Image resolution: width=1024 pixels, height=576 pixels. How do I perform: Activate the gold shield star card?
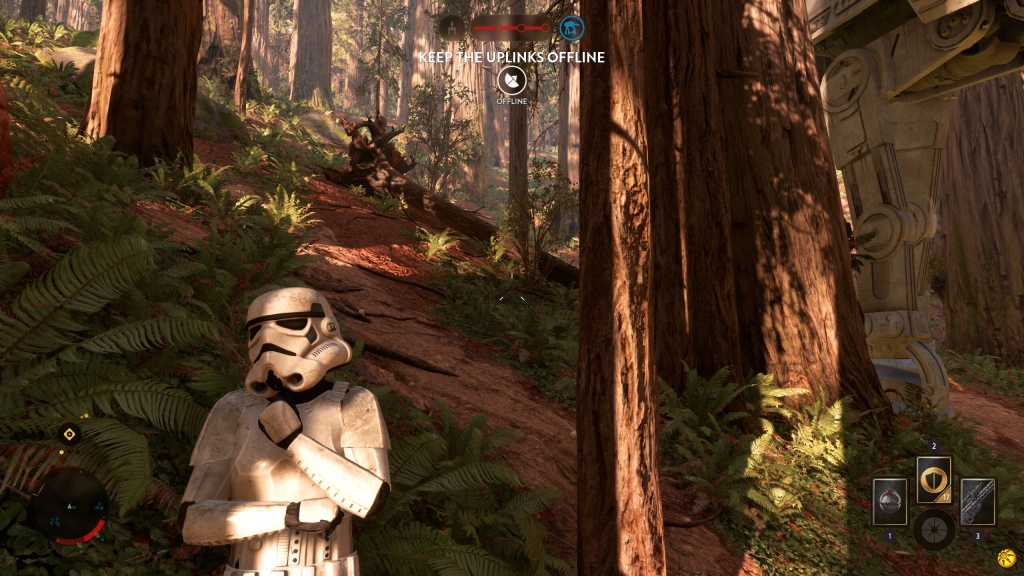934,480
